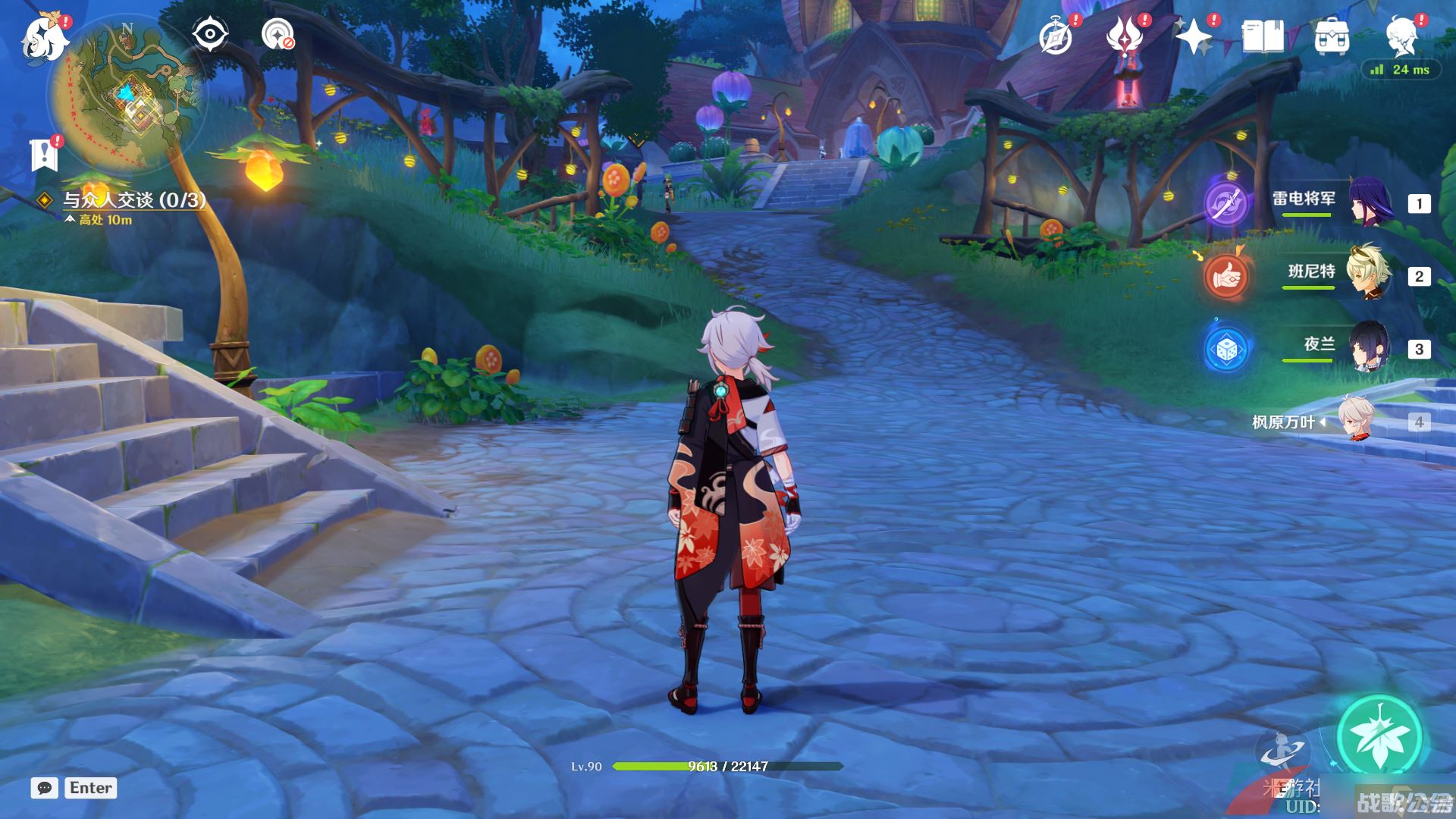Open the four-point star Wish icon
This screenshot has width=1456, height=819.
click(x=1194, y=36)
